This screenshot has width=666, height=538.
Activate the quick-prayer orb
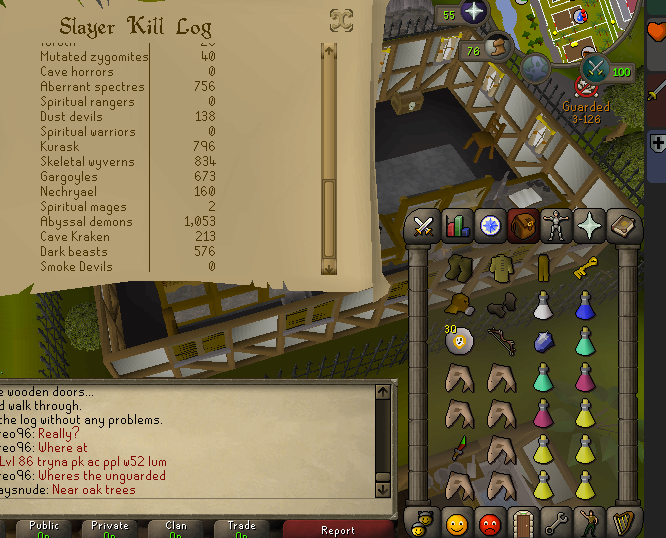(x=471, y=12)
